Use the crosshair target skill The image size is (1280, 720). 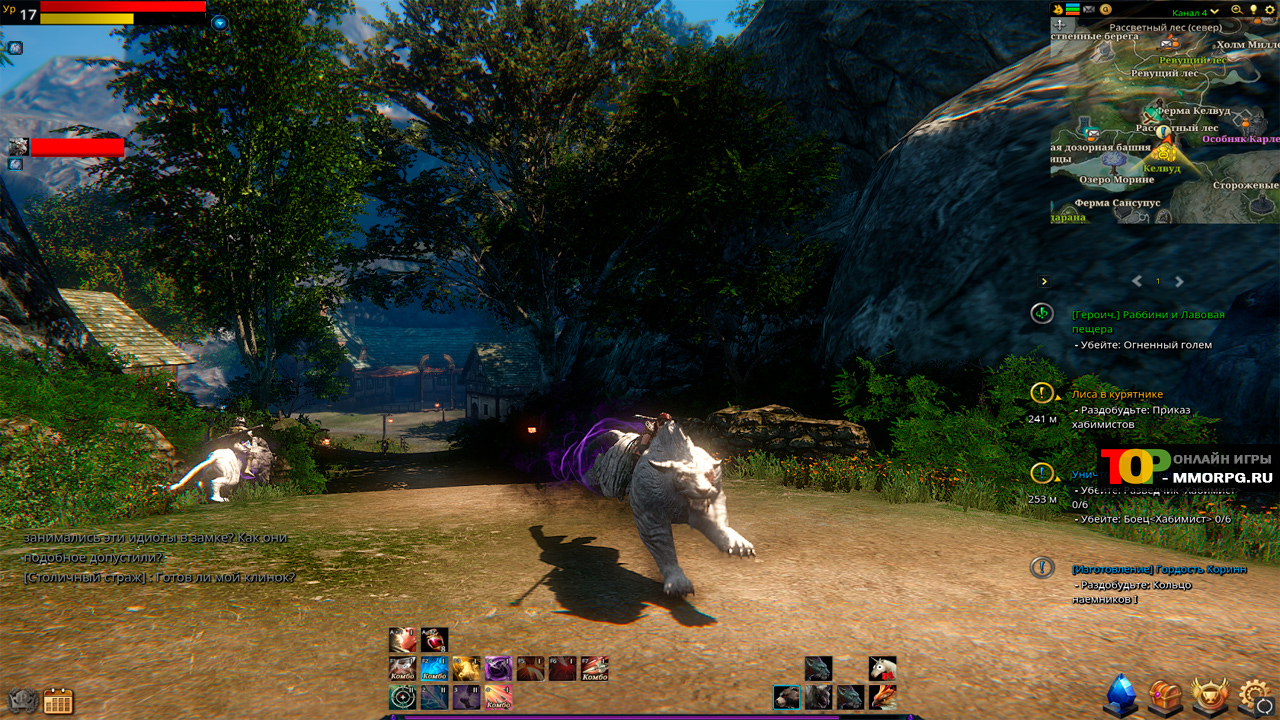tap(403, 698)
